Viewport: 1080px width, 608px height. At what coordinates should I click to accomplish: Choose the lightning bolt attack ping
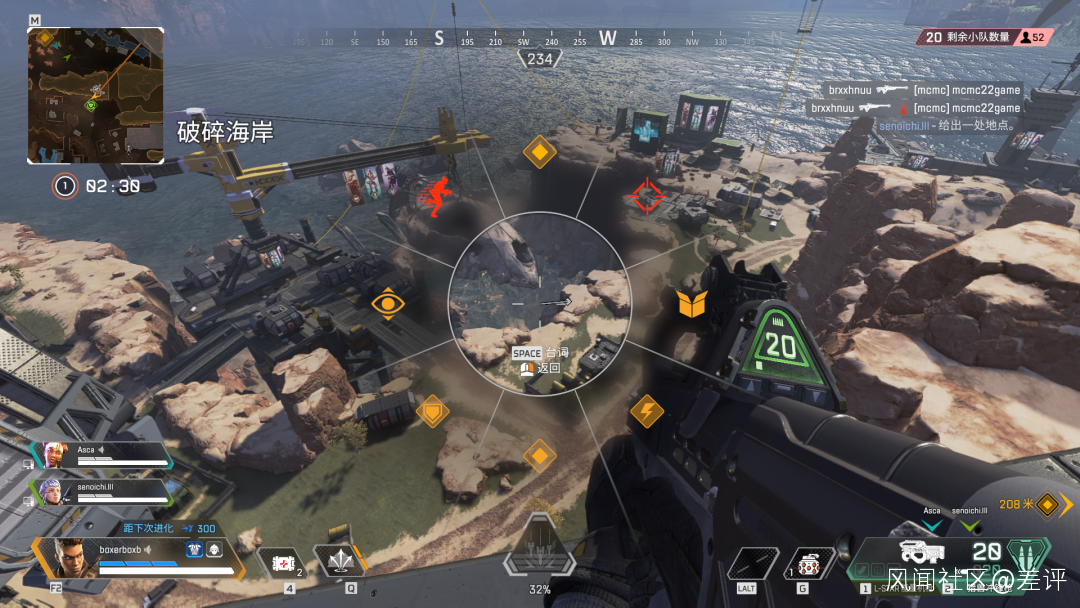tap(646, 411)
